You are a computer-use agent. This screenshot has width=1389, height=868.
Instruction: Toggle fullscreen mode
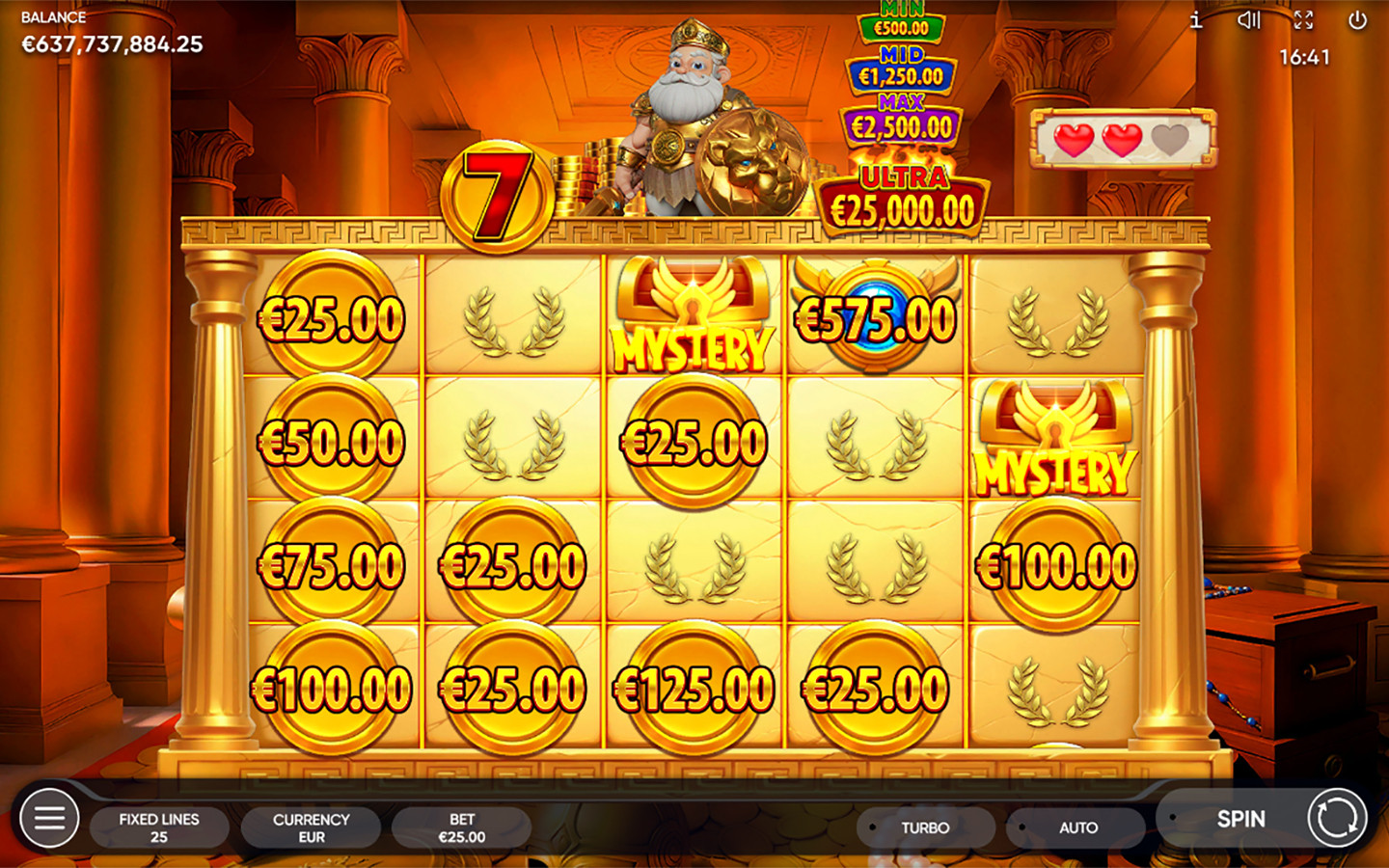coord(1305,20)
